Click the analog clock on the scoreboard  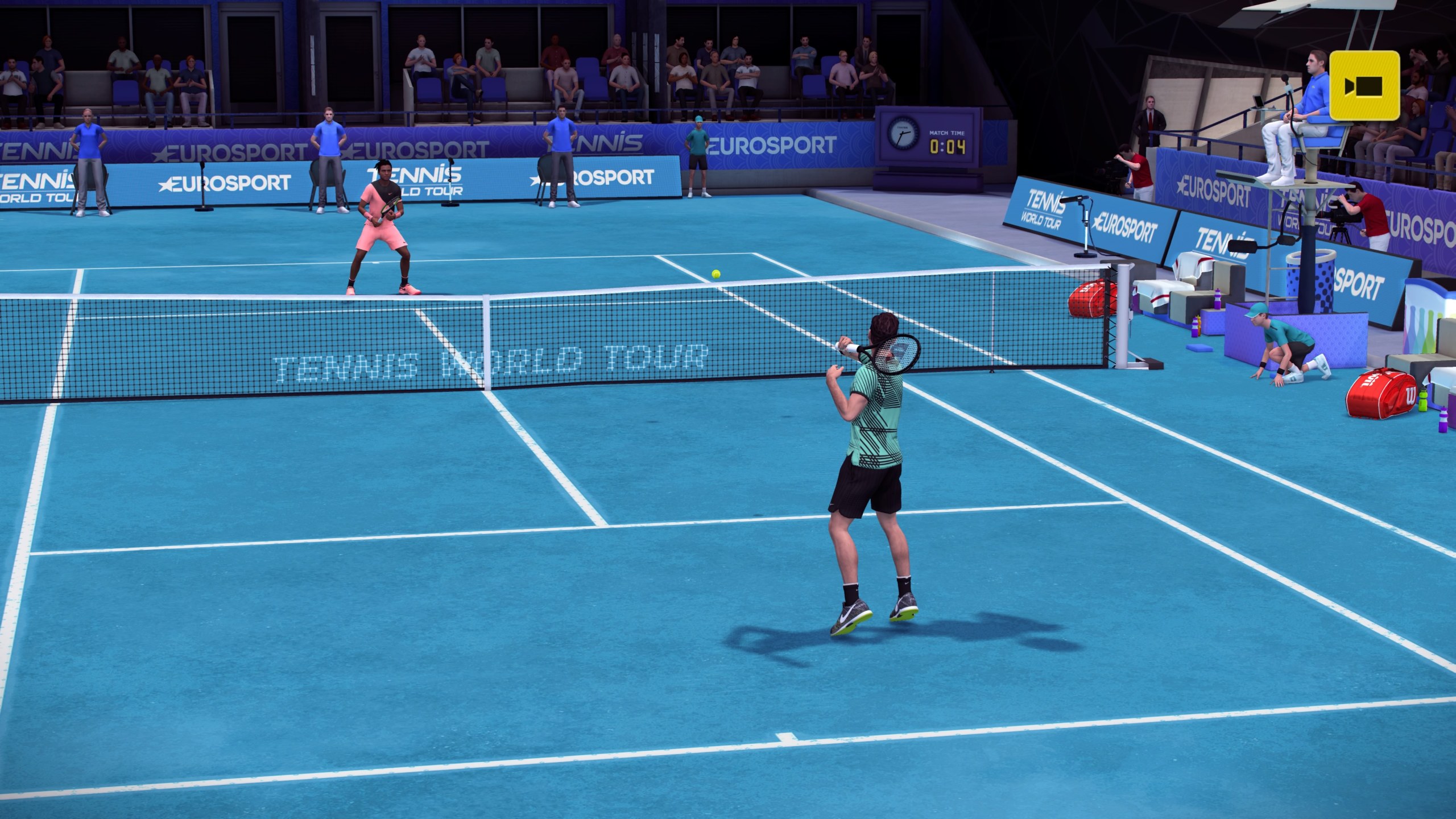903,134
